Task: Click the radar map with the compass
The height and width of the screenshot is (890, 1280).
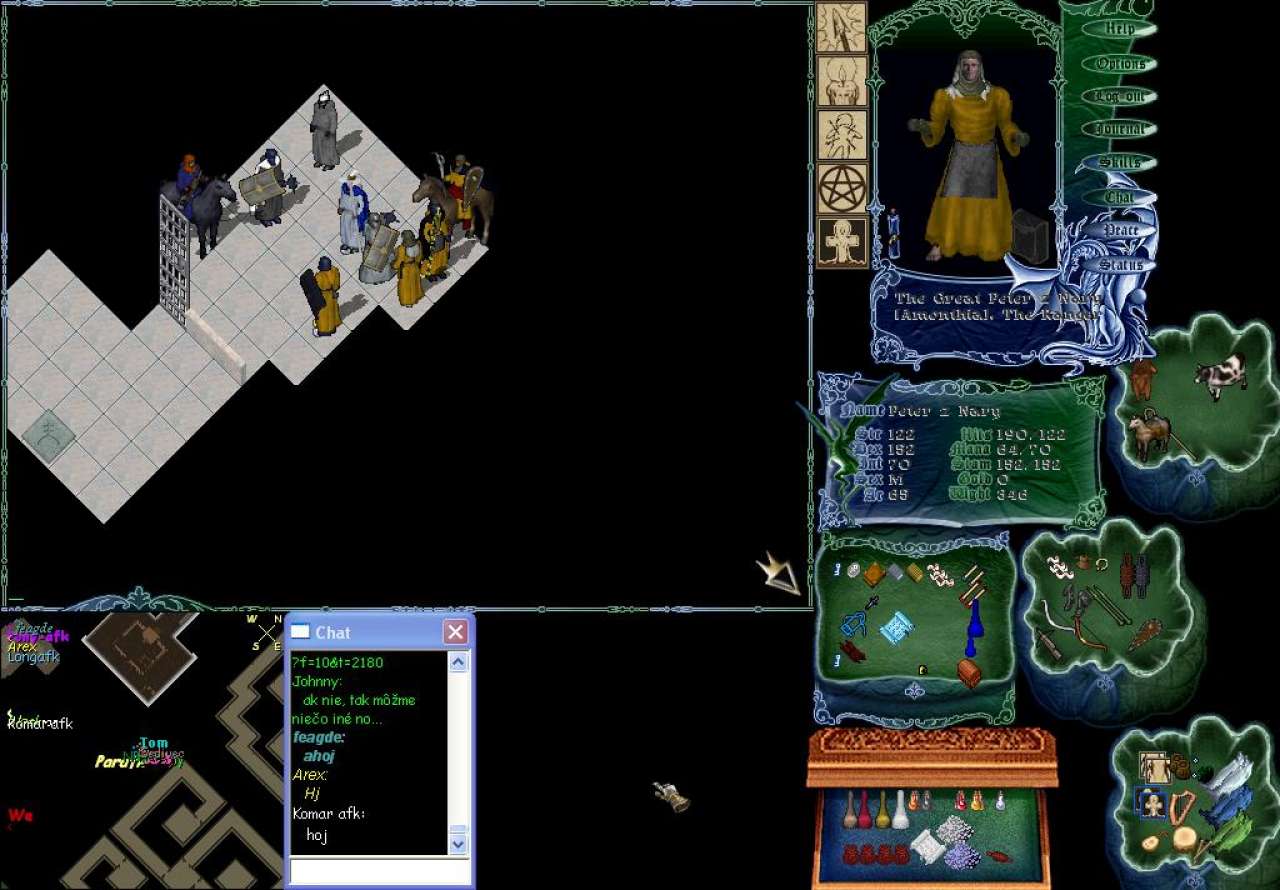Action: [140, 656]
